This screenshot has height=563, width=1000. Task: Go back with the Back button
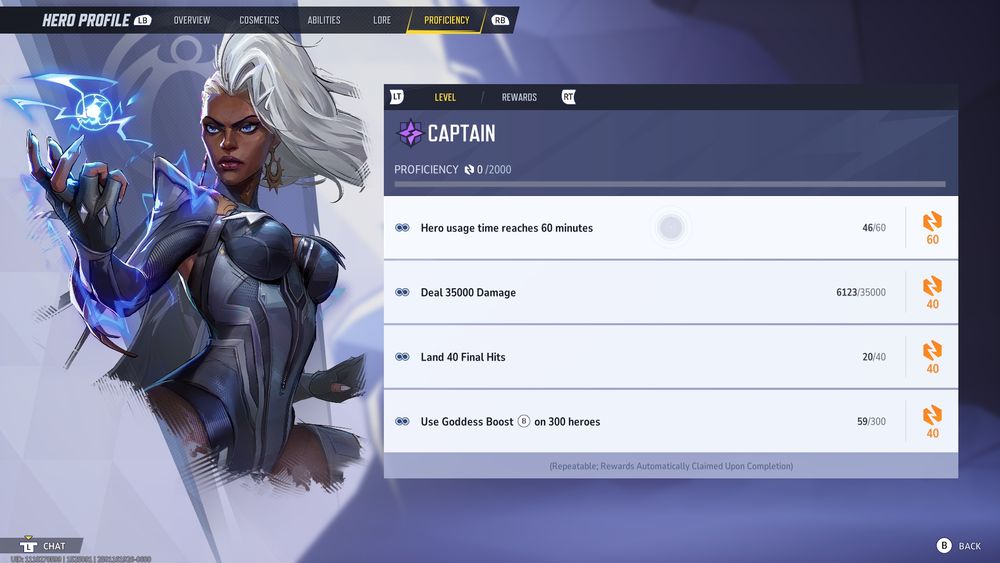(959, 546)
